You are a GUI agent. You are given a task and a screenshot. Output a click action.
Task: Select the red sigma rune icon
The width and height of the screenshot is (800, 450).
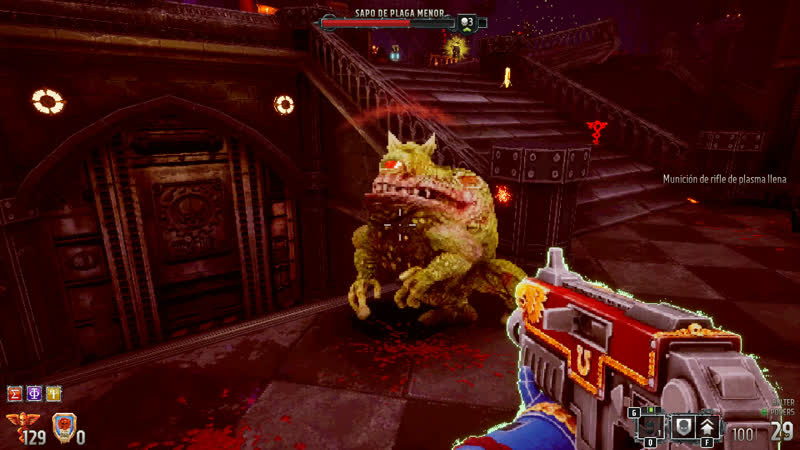pos(15,393)
